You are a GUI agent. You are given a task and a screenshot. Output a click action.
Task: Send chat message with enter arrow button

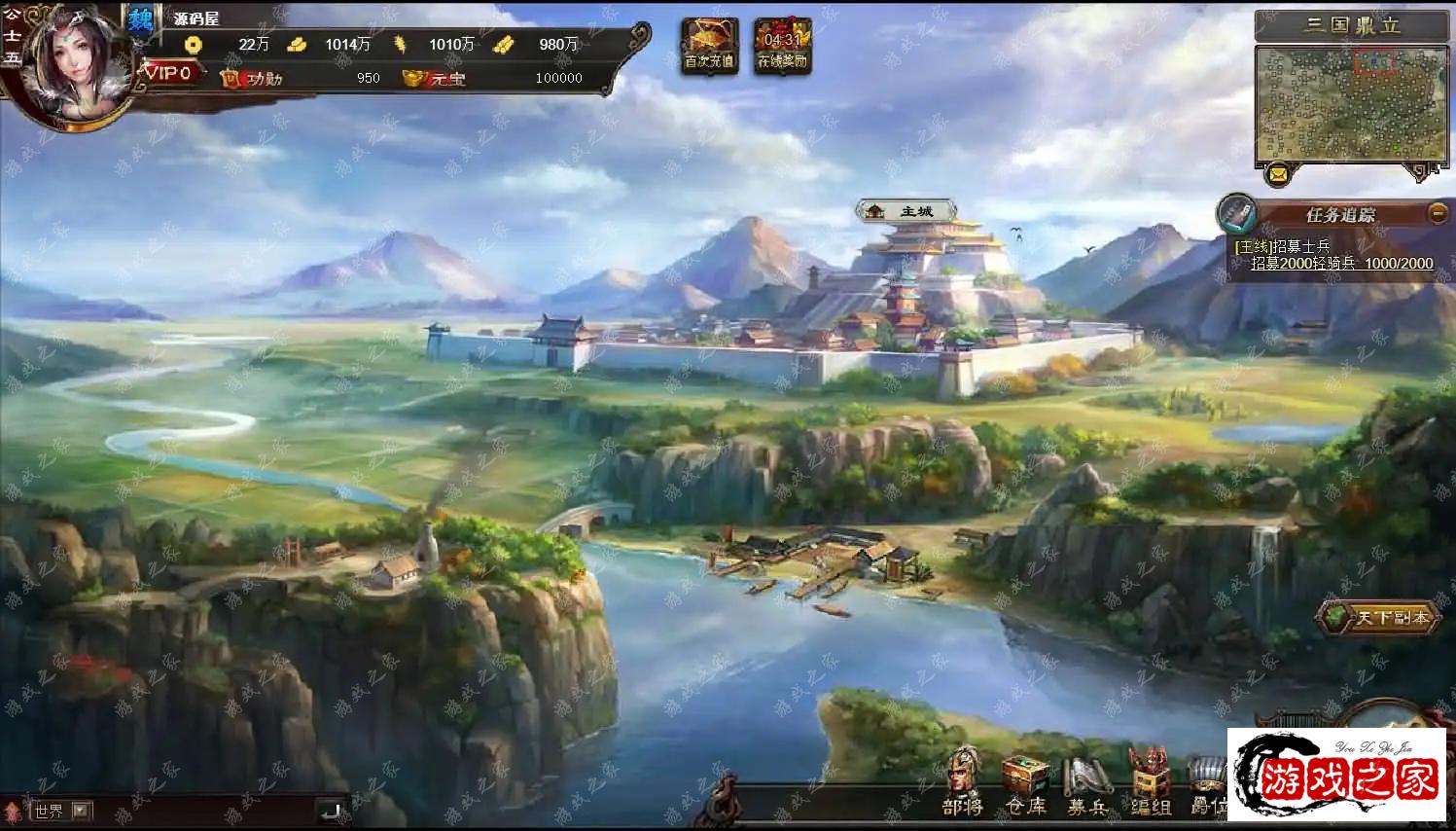pyautogui.click(x=331, y=810)
